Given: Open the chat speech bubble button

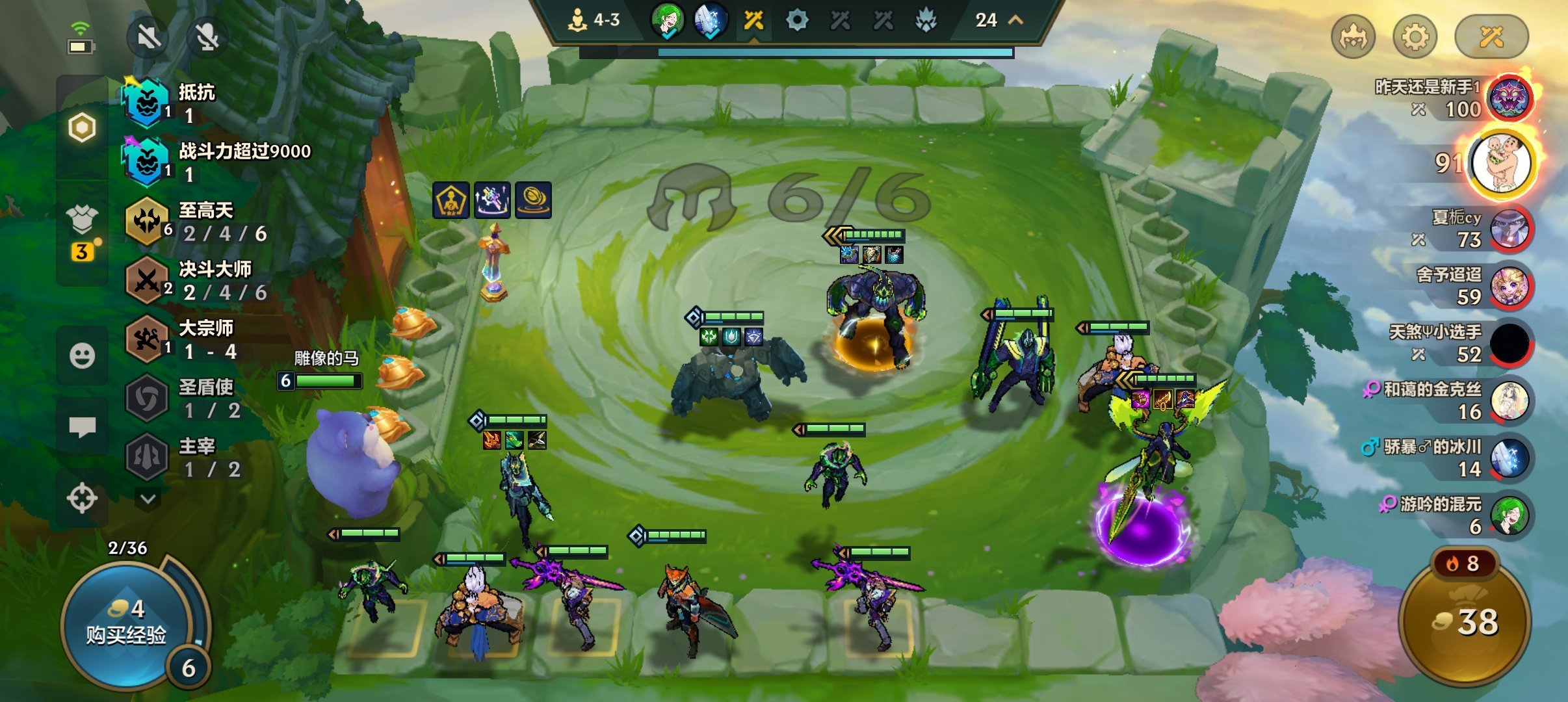Looking at the screenshot, I should coord(82,427).
